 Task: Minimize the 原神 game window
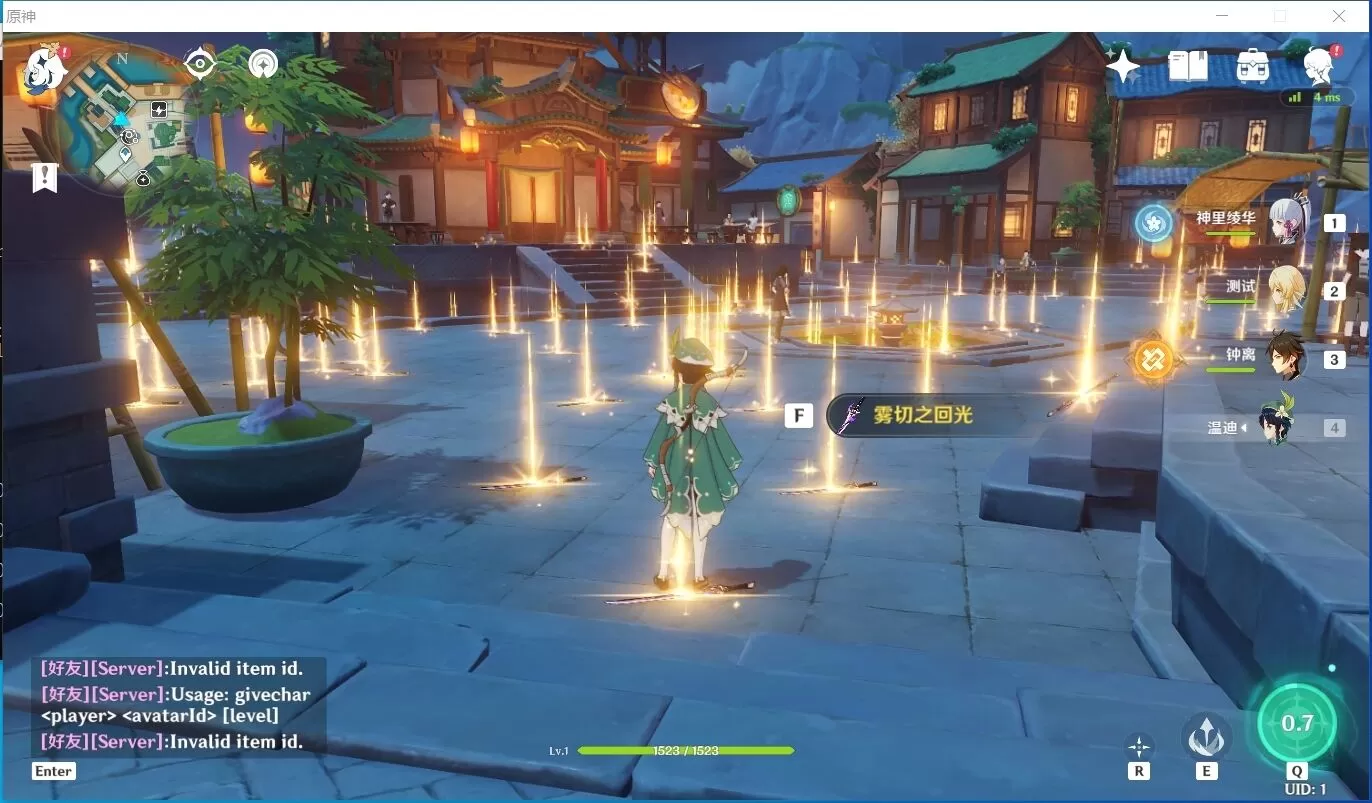click(x=1222, y=16)
